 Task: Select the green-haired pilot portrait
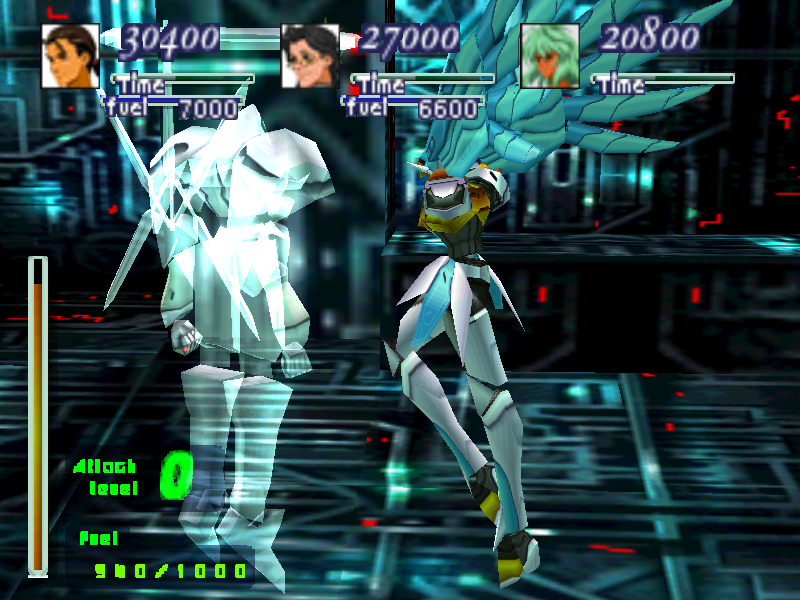[550, 55]
